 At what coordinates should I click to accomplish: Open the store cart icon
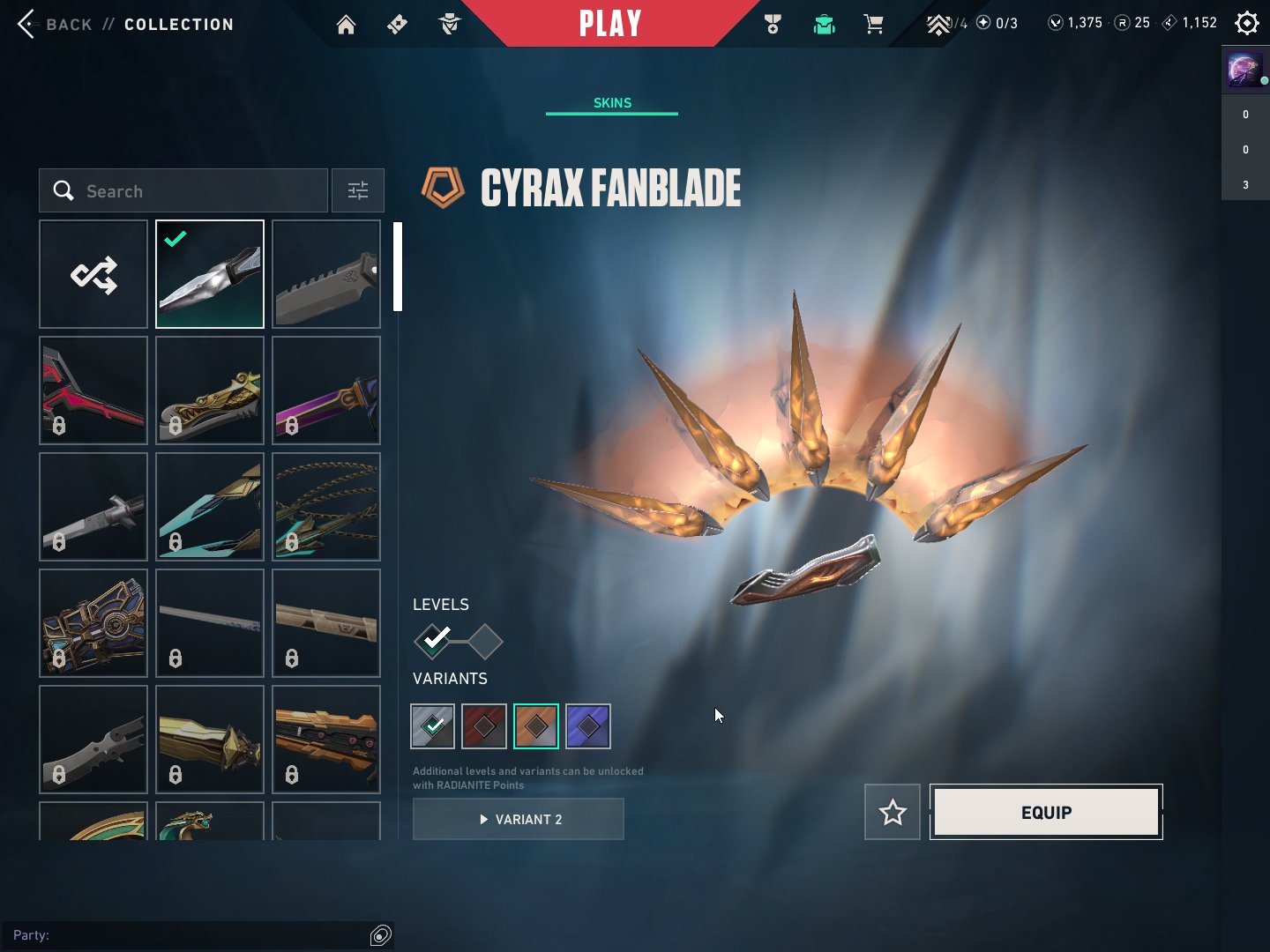tap(873, 24)
